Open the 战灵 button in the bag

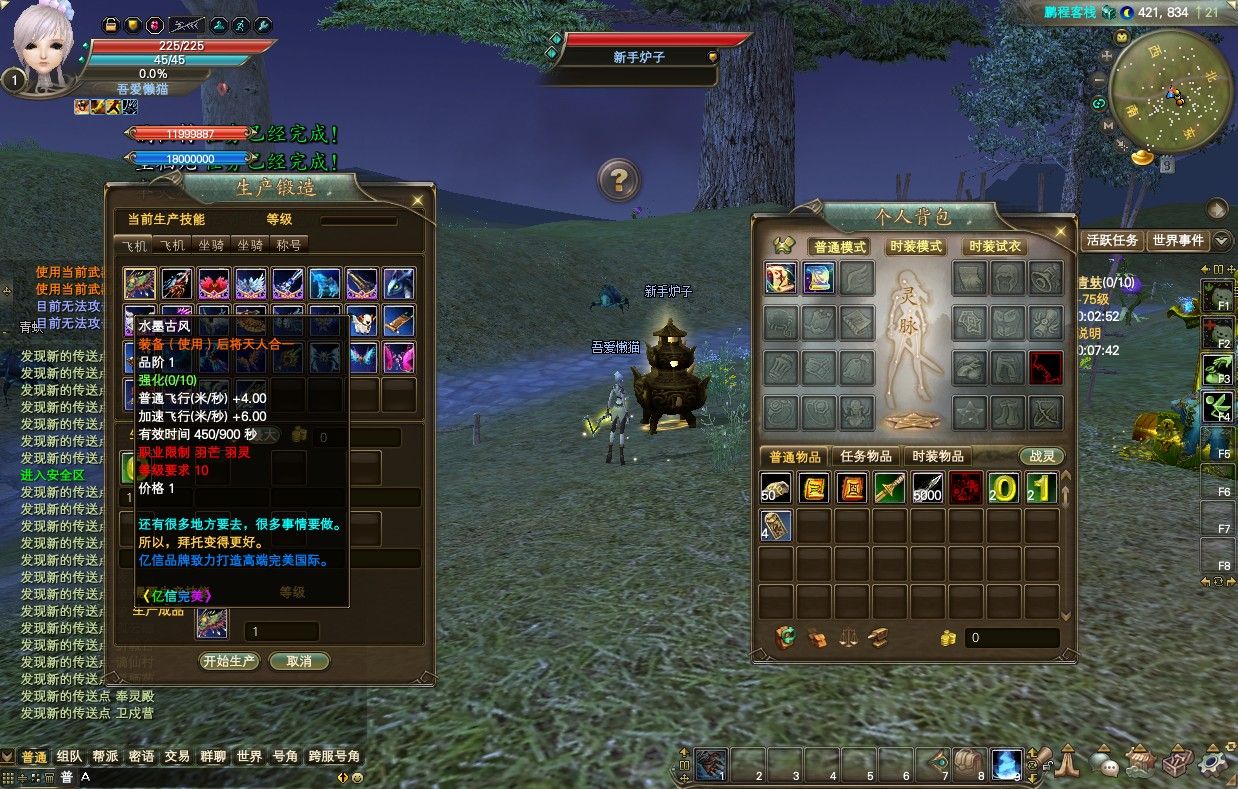1042,456
